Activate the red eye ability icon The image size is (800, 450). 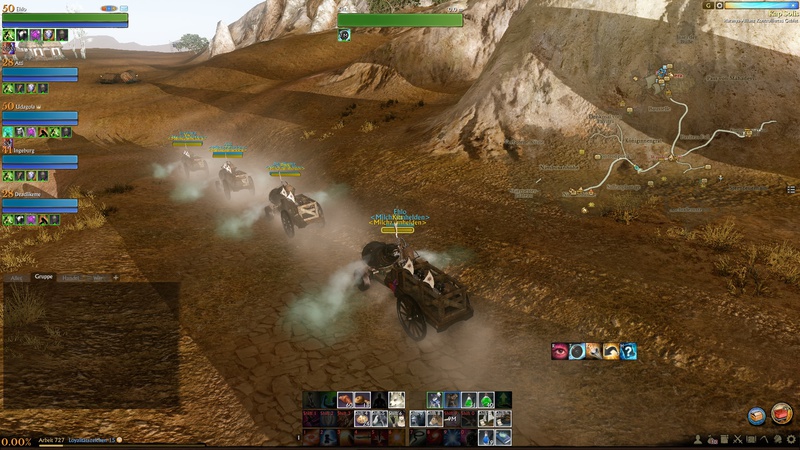tap(560, 351)
